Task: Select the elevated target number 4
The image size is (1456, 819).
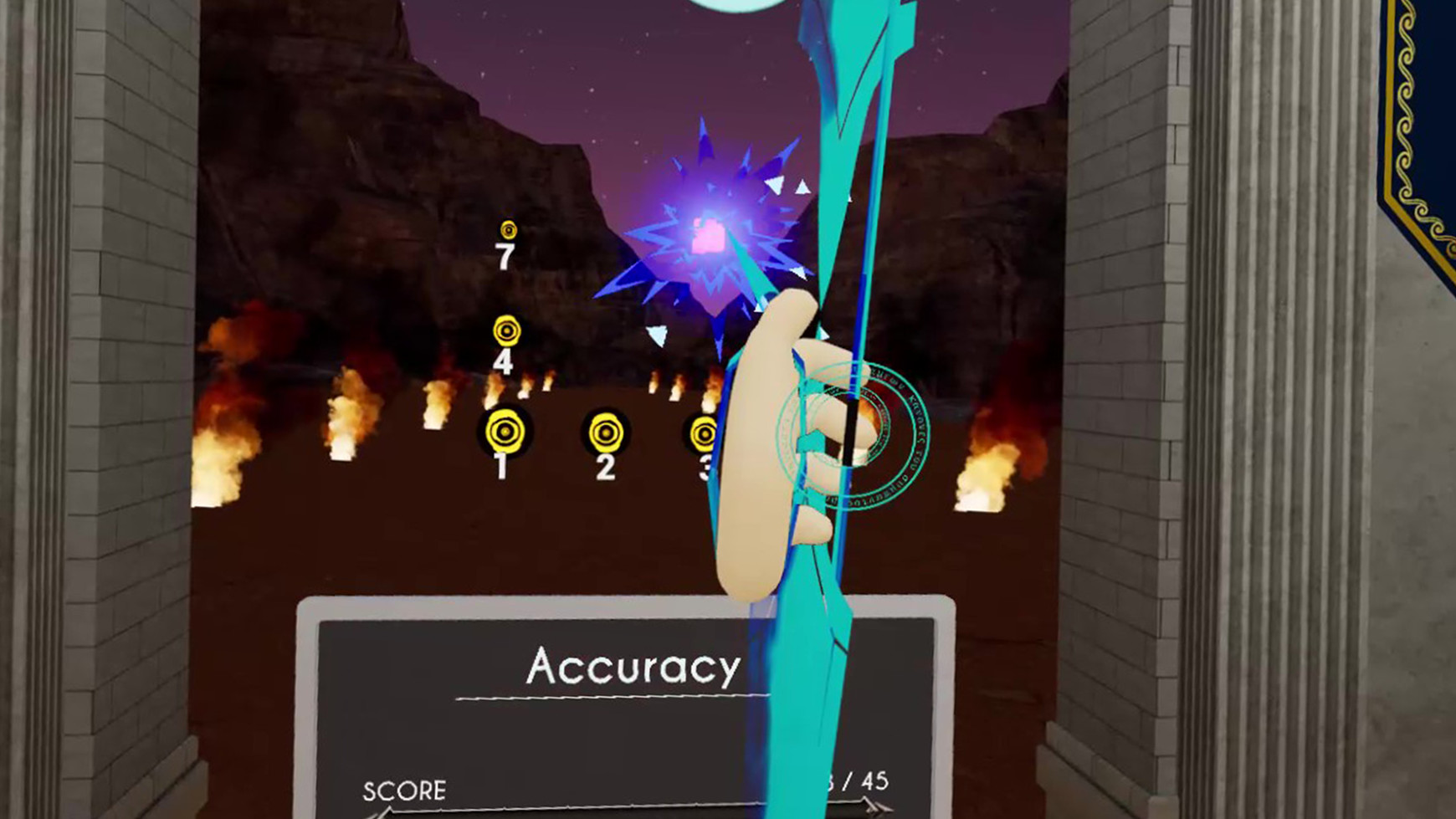Action: pos(509,331)
